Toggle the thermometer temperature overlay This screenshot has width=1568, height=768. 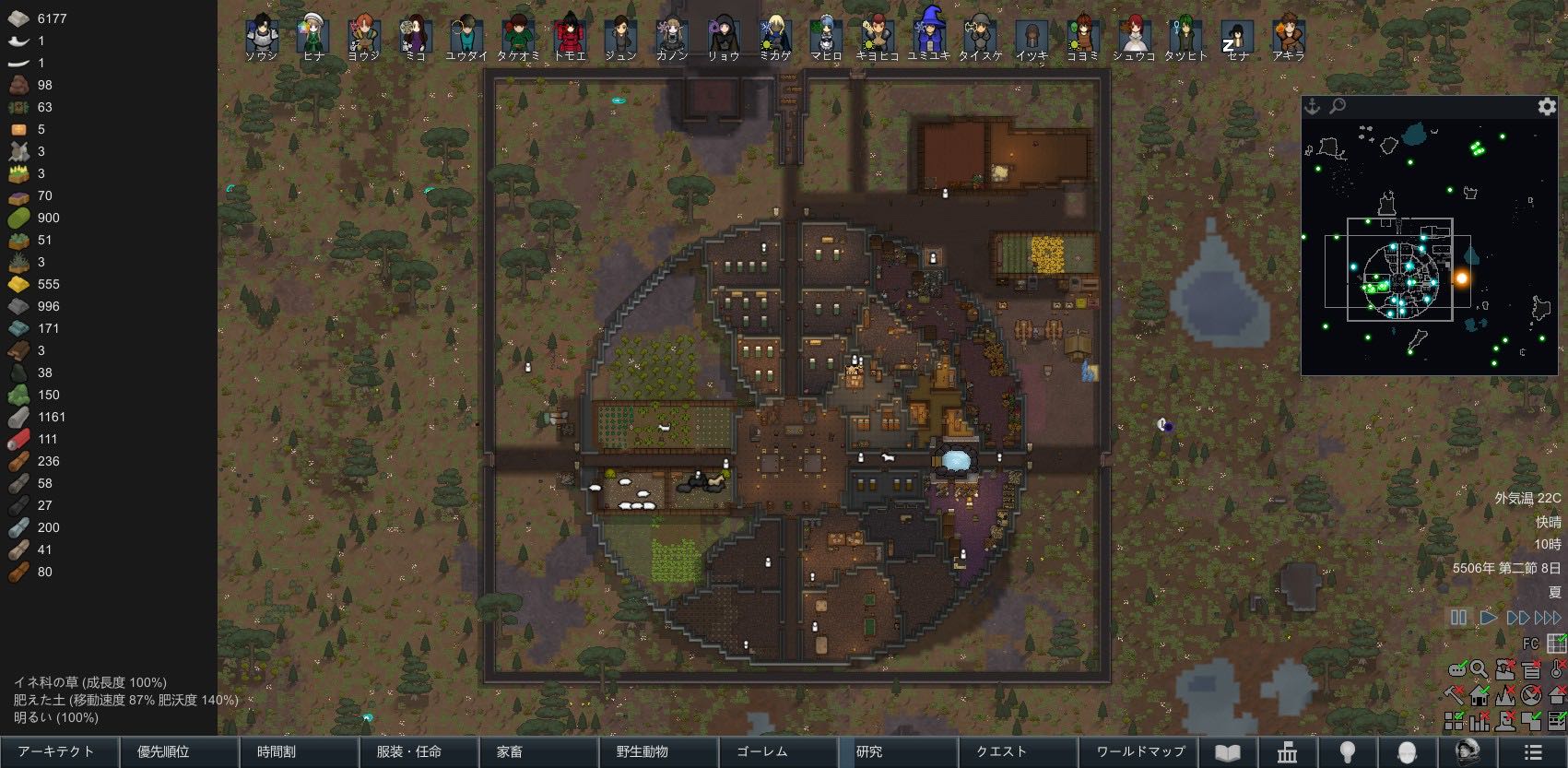pos(1557,670)
